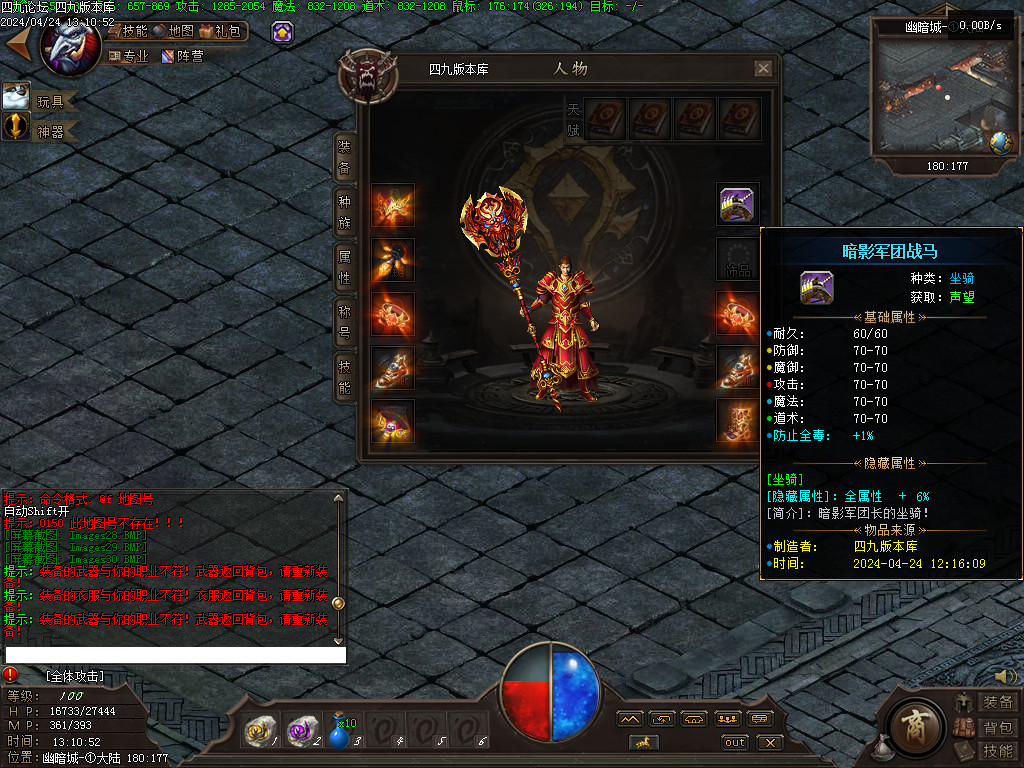Open the 阵营 faction menu
The image size is (1024, 768).
point(183,57)
